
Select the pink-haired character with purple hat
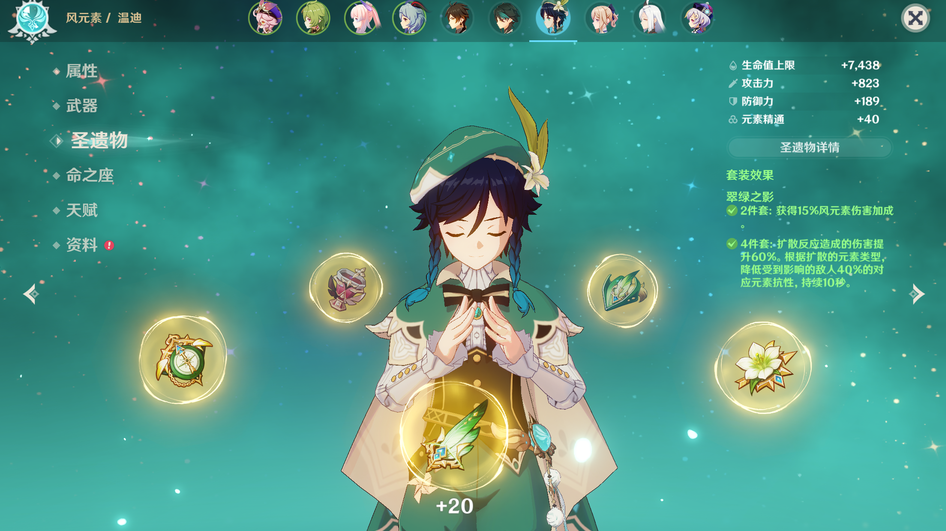coord(265,18)
